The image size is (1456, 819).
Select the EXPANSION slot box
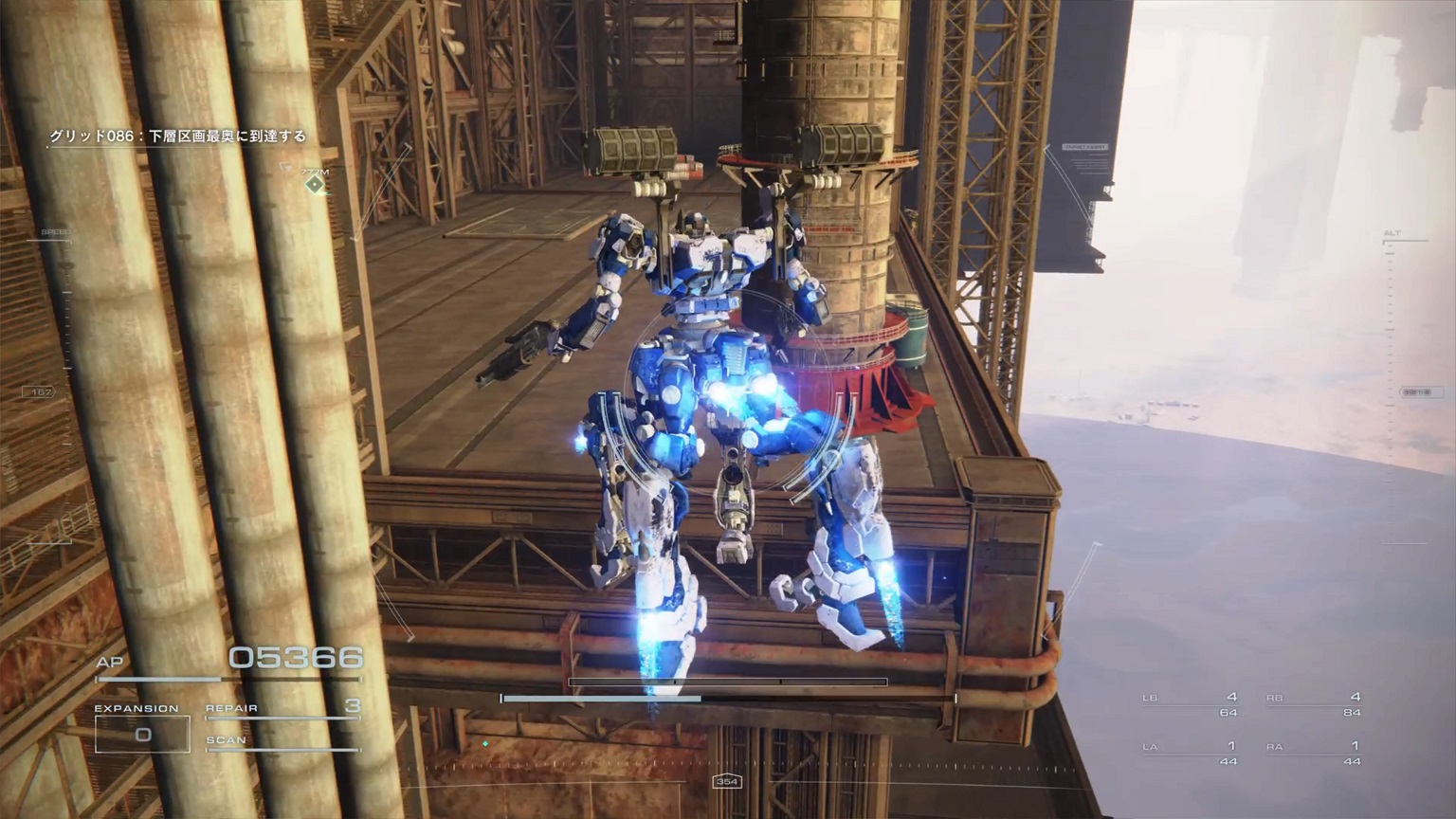tap(142, 735)
